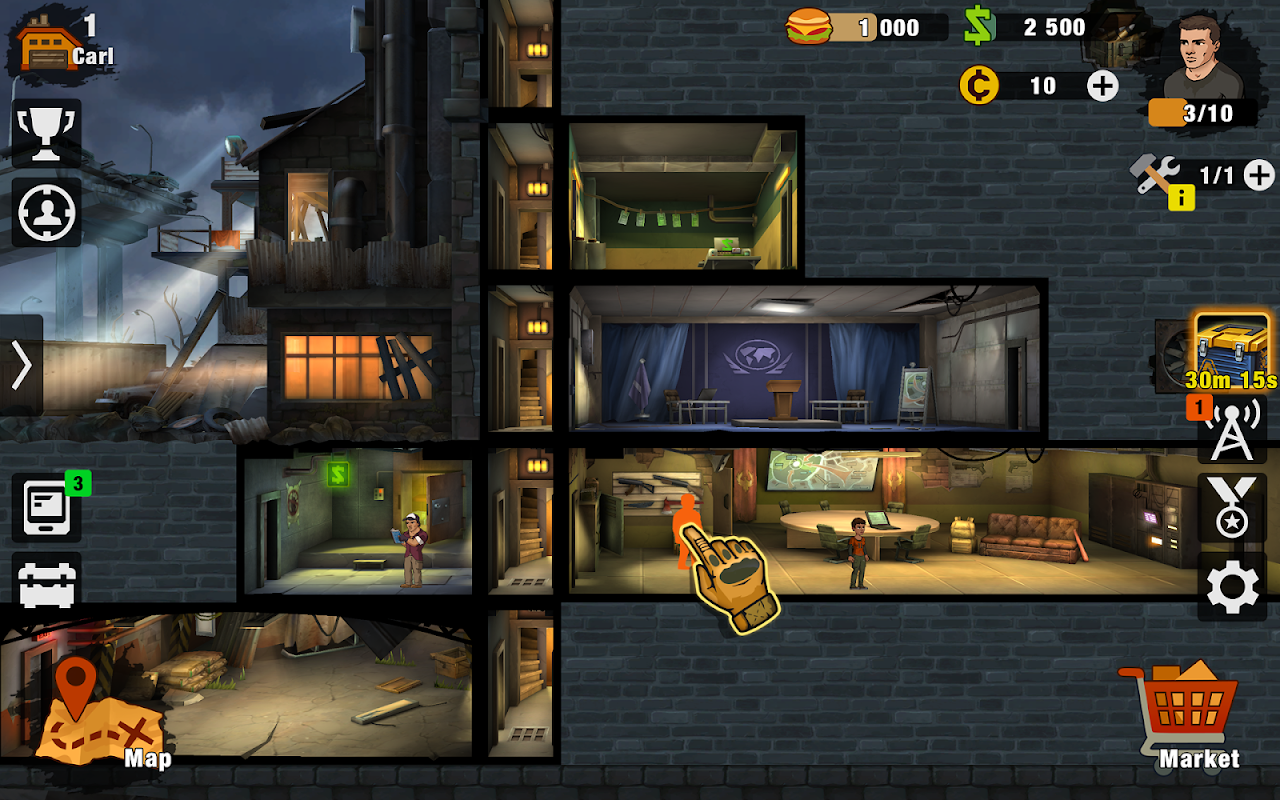Image resolution: width=1280 pixels, height=800 pixels.
Task: Open the target profile icon
Action: click(x=47, y=212)
